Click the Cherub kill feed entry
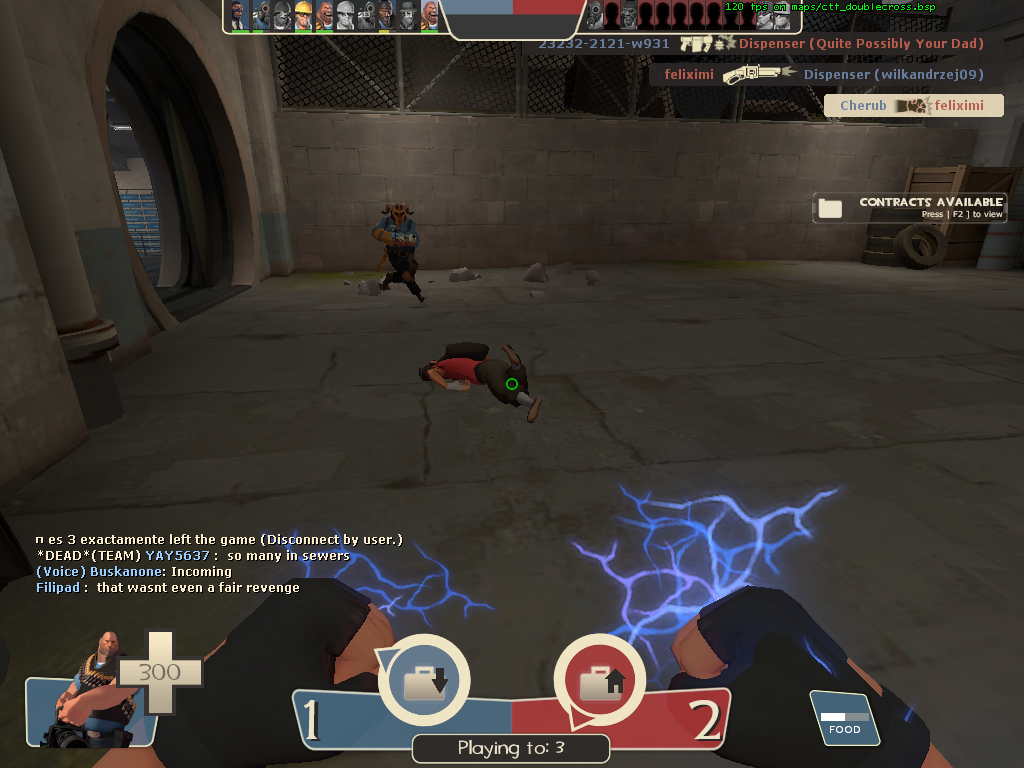 (x=913, y=106)
